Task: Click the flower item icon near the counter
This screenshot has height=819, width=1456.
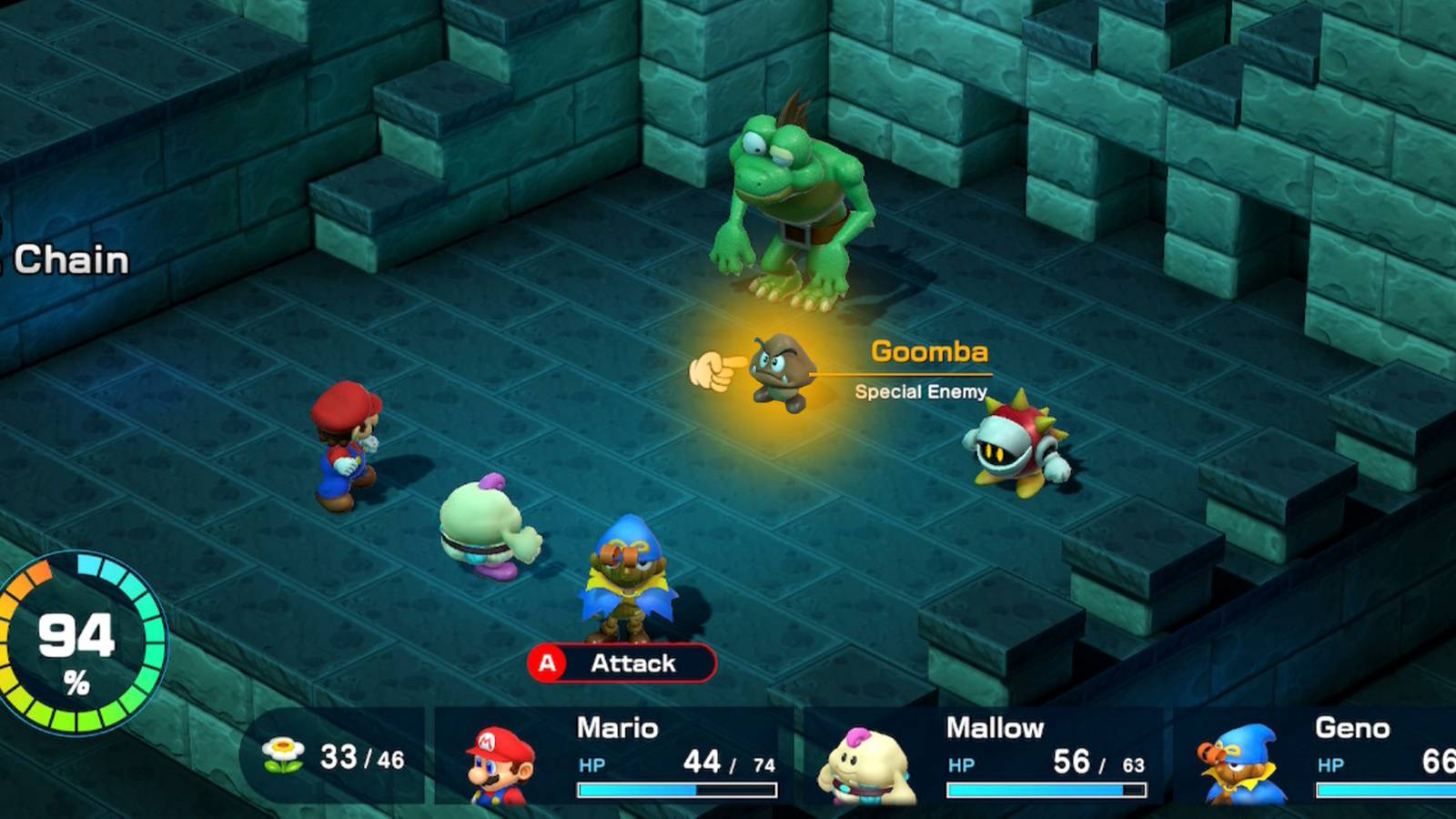Action: (x=283, y=754)
